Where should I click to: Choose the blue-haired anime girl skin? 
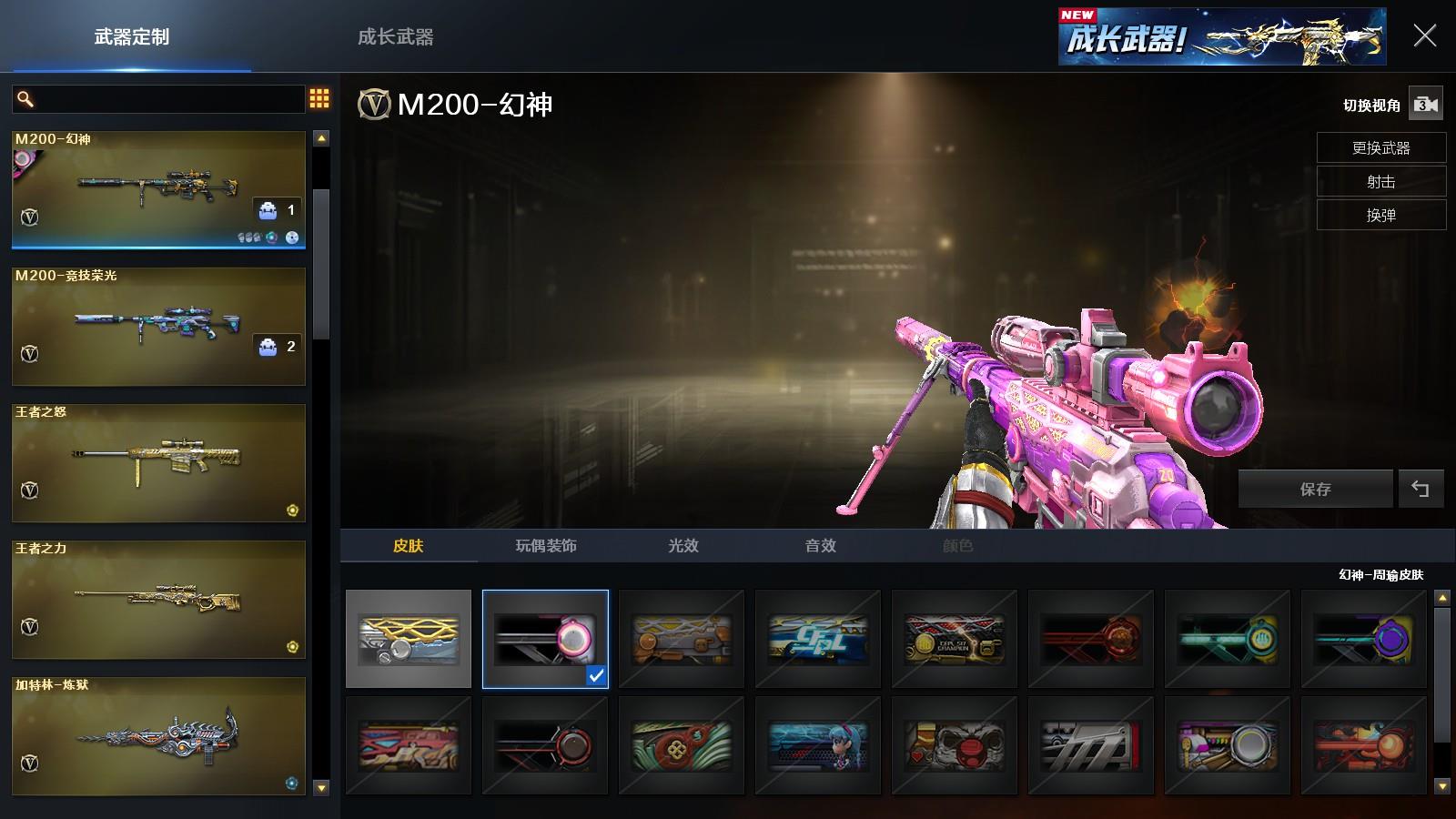pyautogui.click(x=818, y=745)
